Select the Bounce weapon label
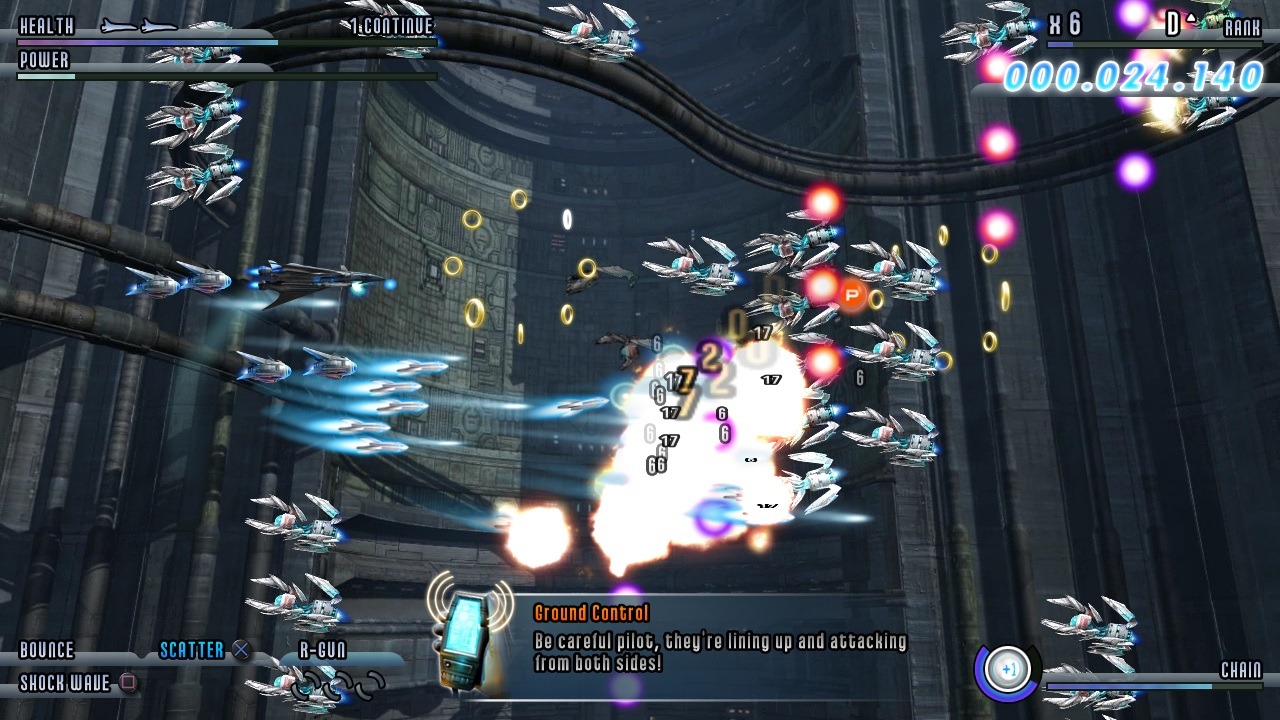Image resolution: width=1280 pixels, height=720 pixels. coord(47,651)
